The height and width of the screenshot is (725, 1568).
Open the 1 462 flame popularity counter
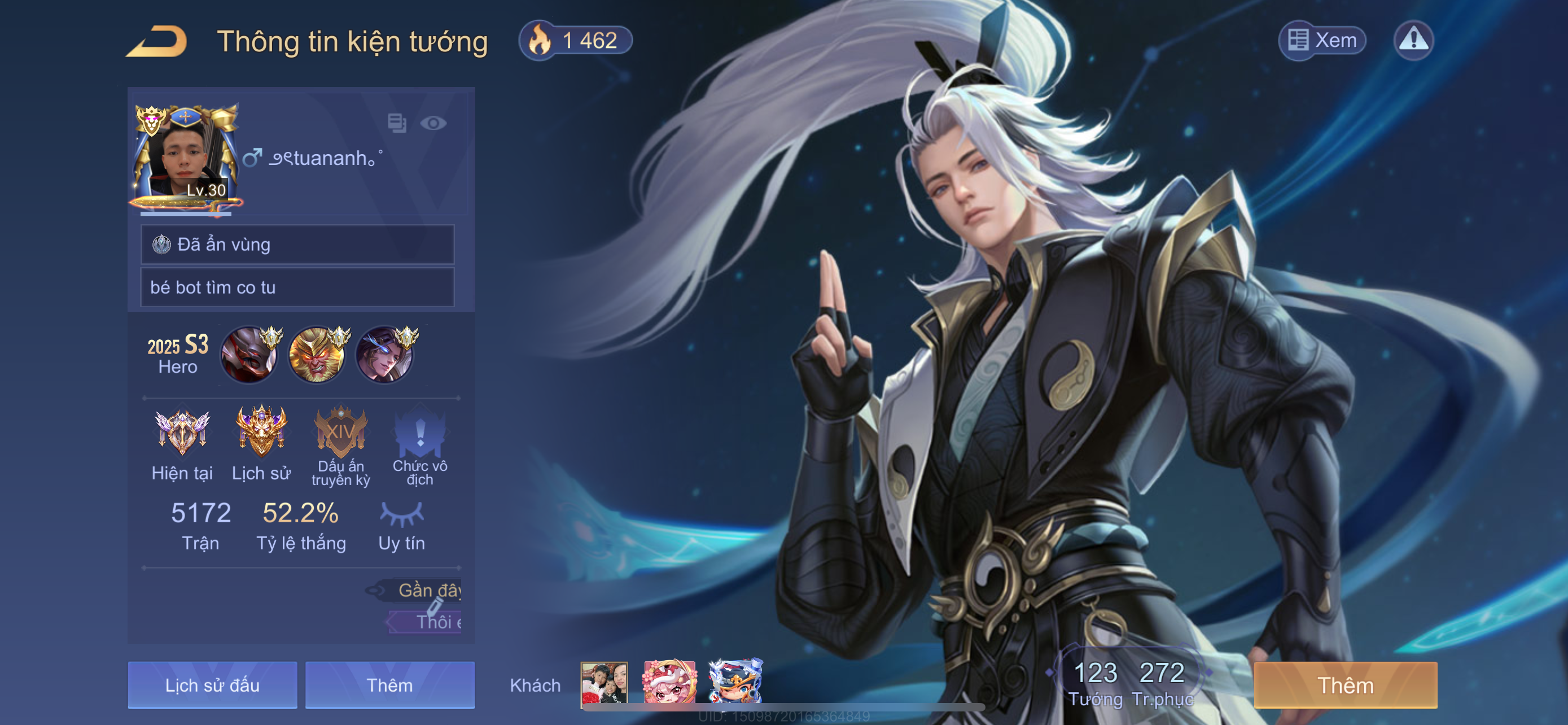575,41
